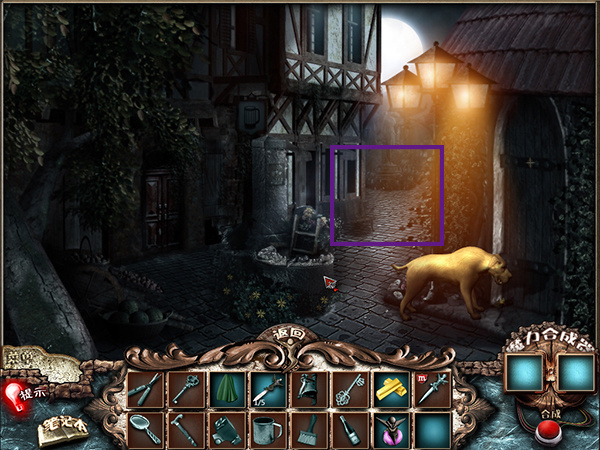Choose the pink gem amulet item
Screen dimensions: 600x450
(x=391, y=430)
